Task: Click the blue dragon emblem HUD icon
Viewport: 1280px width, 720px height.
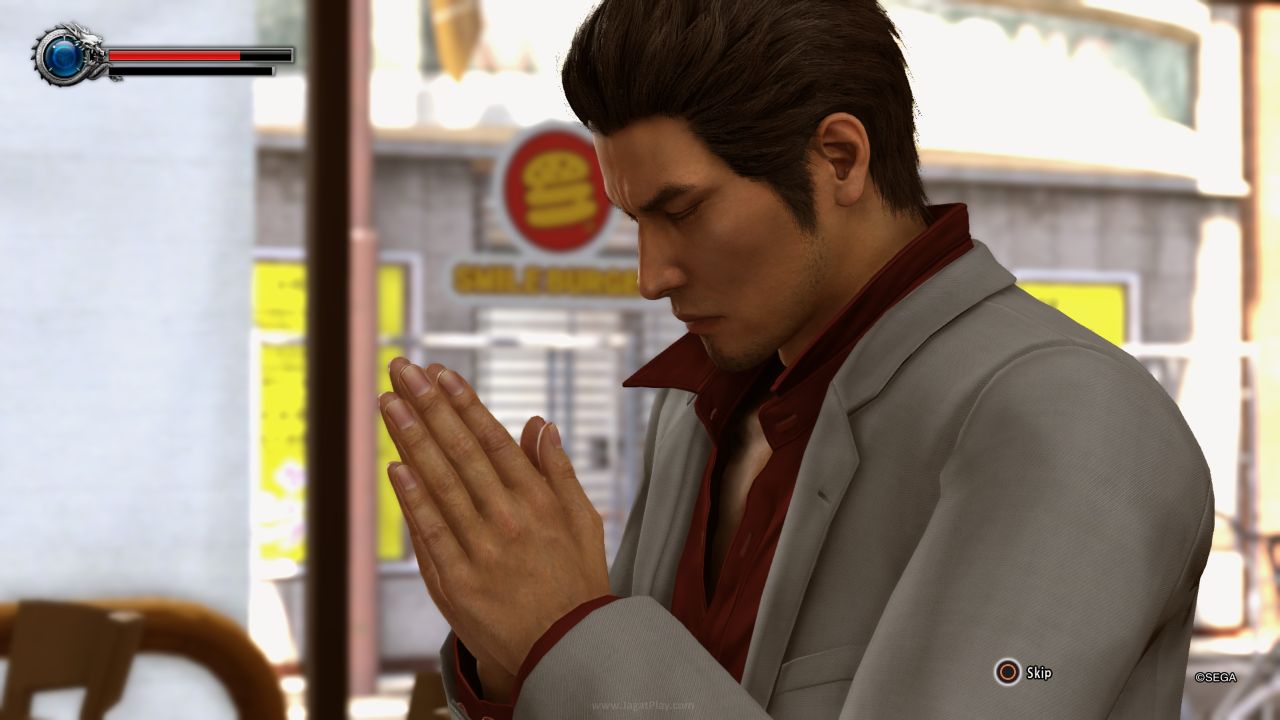Action: tap(64, 56)
